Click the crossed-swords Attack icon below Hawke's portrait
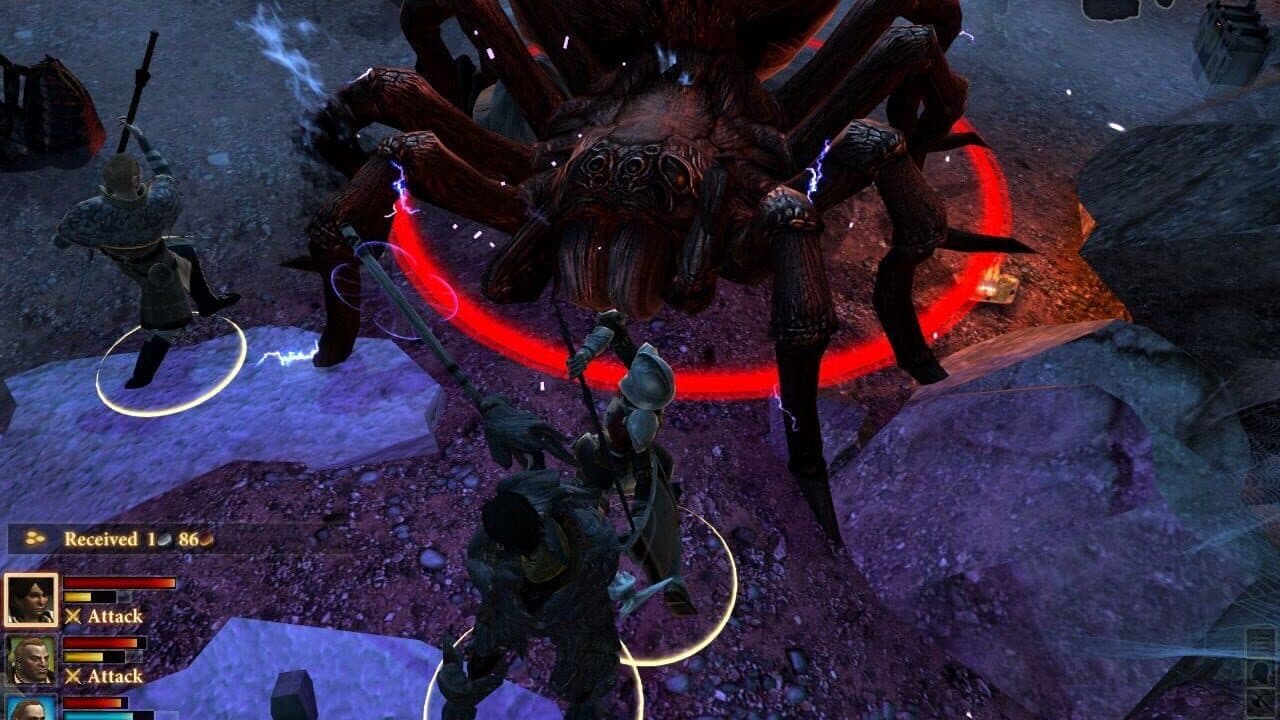Viewport: 1280px width, 720px height. tap(73, 616)
